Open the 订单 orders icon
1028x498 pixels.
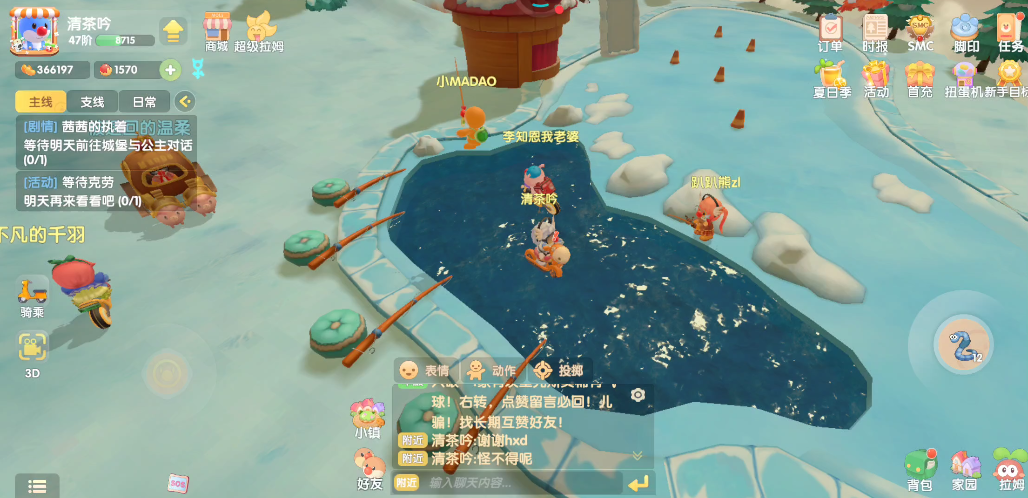tap(830, 30)
